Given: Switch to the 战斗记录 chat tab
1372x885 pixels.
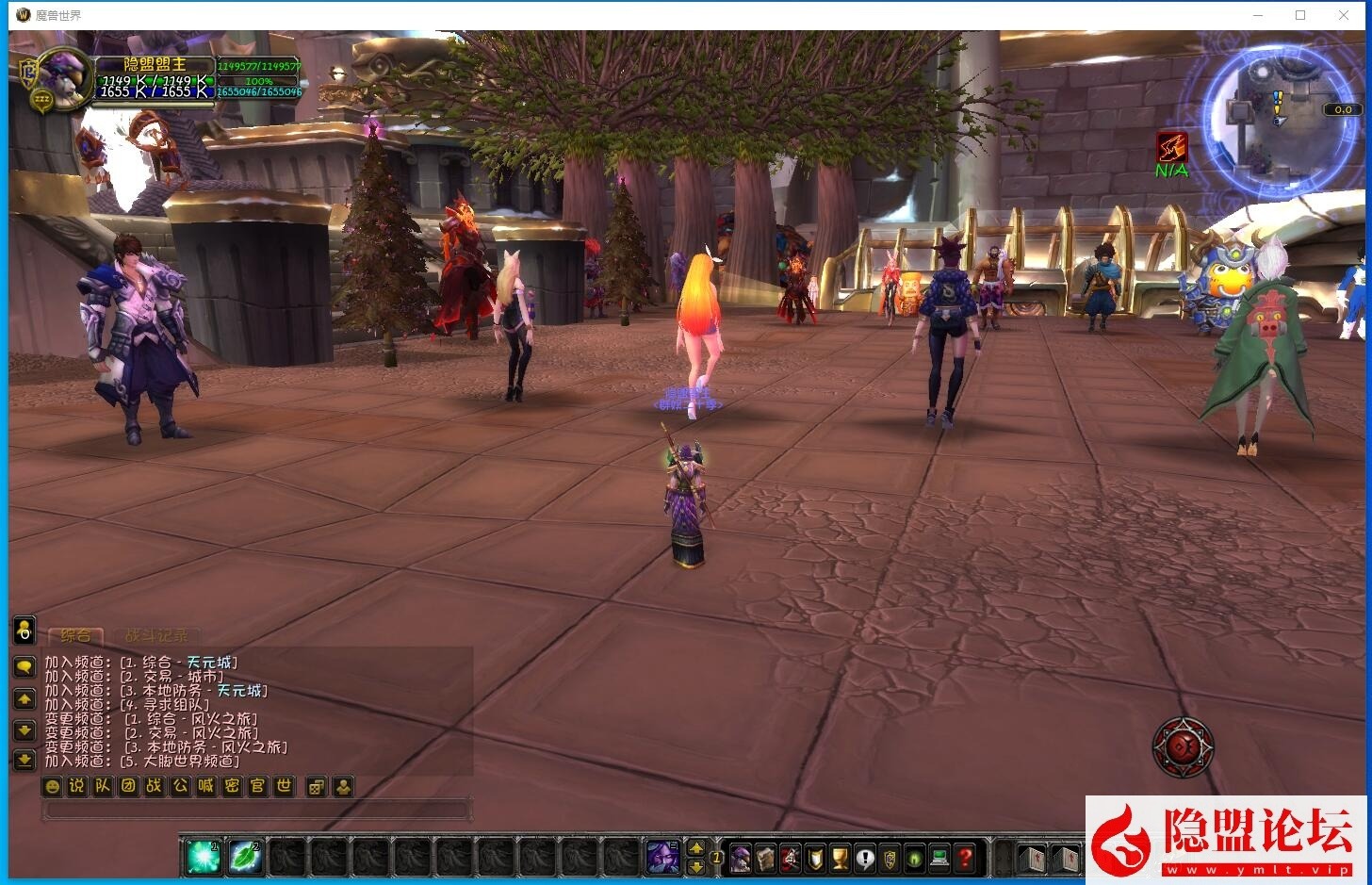Looking at the screenshot, I should coord(156,636).
